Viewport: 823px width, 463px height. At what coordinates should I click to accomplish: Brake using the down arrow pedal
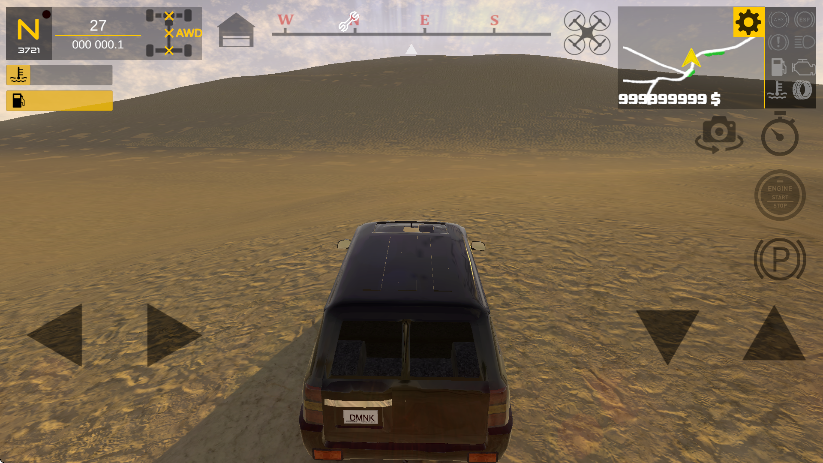[x=667, y=335]
